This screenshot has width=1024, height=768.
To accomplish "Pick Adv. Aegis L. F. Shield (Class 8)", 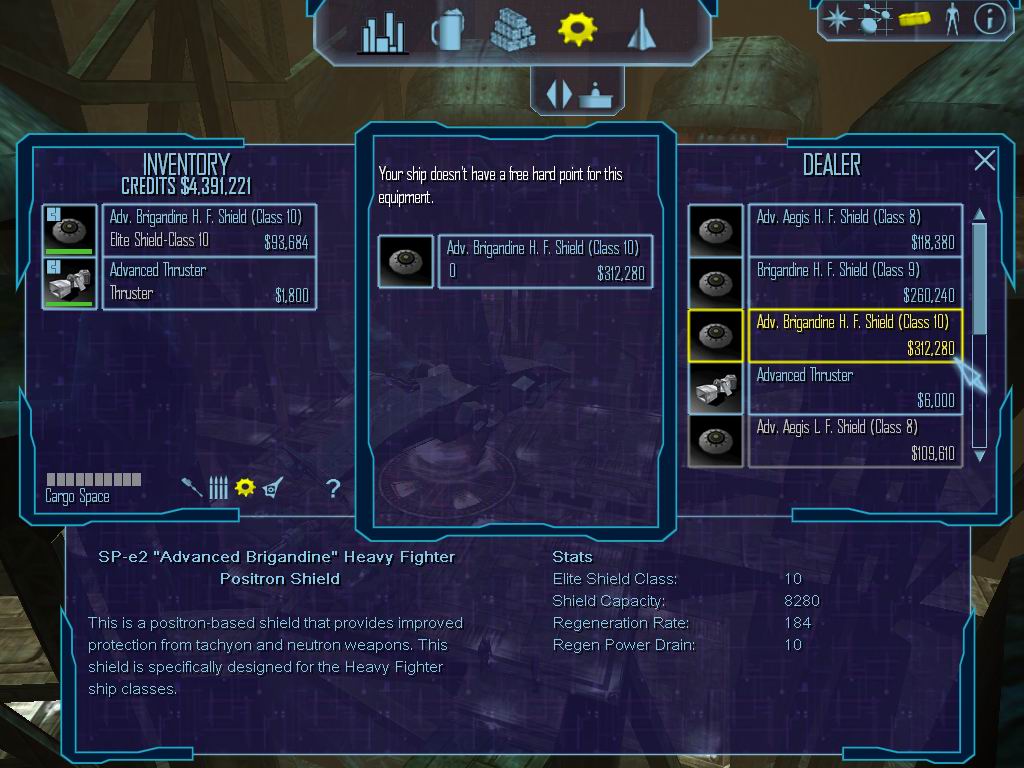I will pos(854,440).
